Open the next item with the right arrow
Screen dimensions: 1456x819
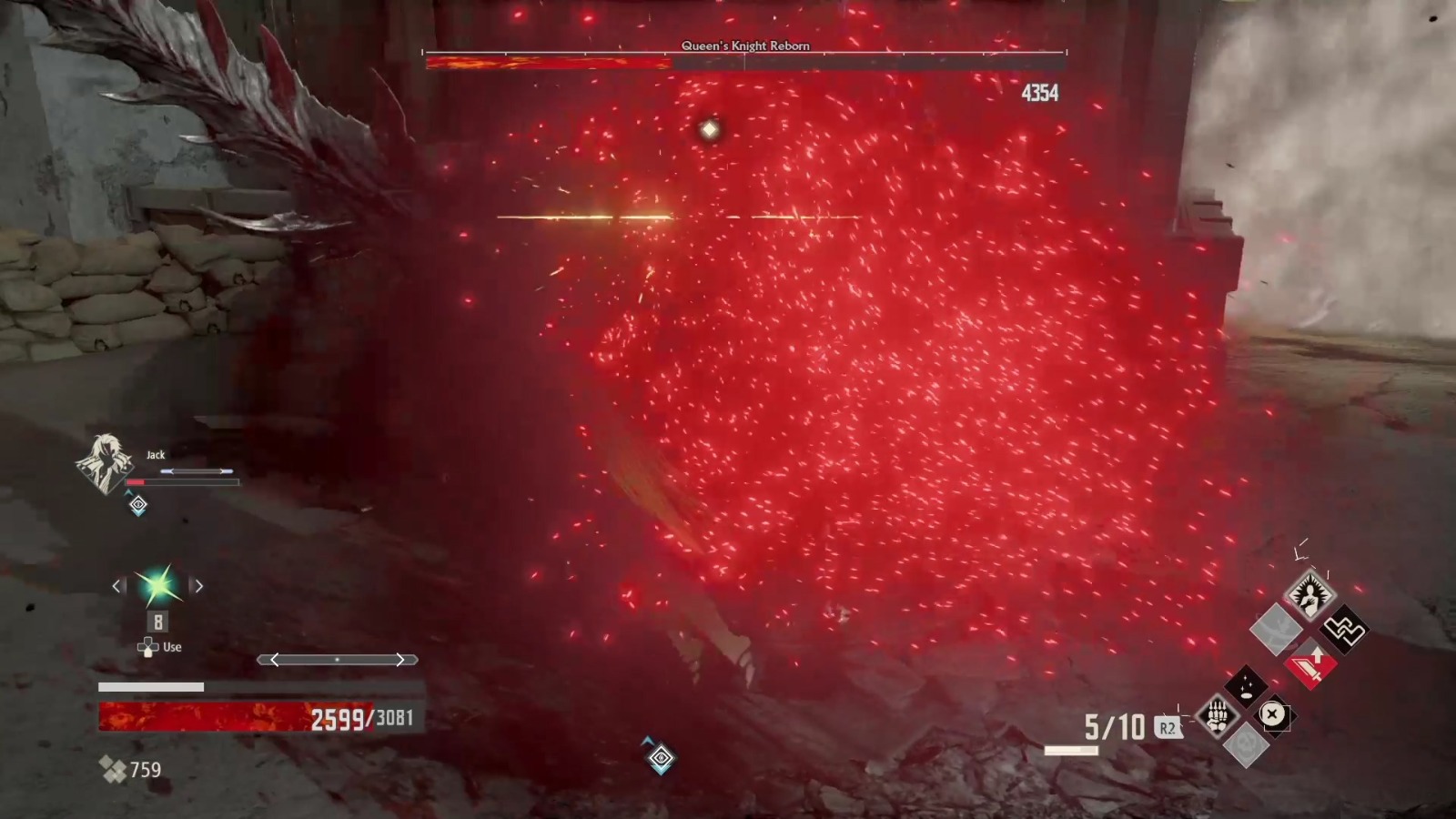[199, 586]
